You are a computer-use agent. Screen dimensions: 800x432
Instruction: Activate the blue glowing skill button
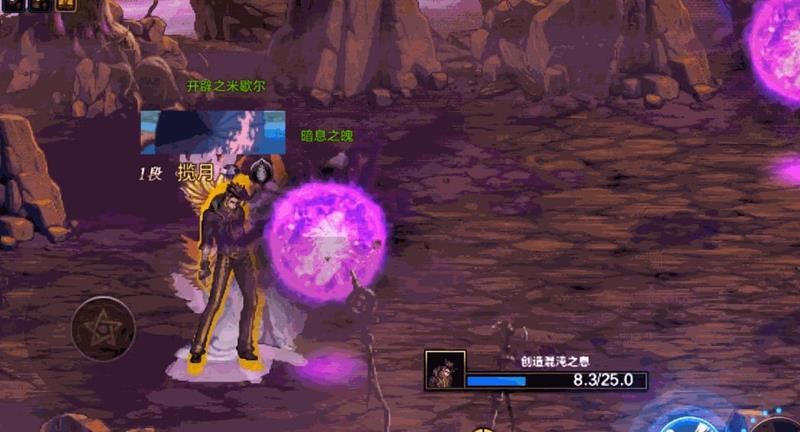pos(692,420)
